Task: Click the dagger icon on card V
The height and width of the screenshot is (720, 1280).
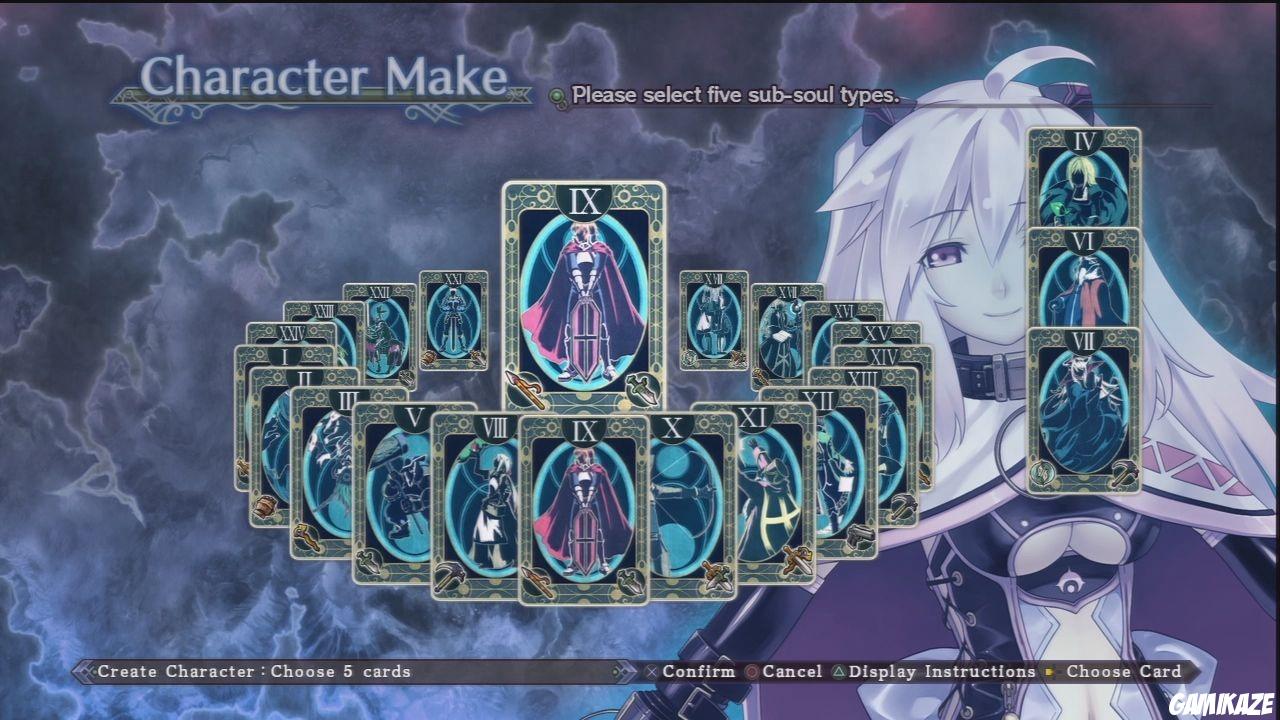Action: click(369, 559)
